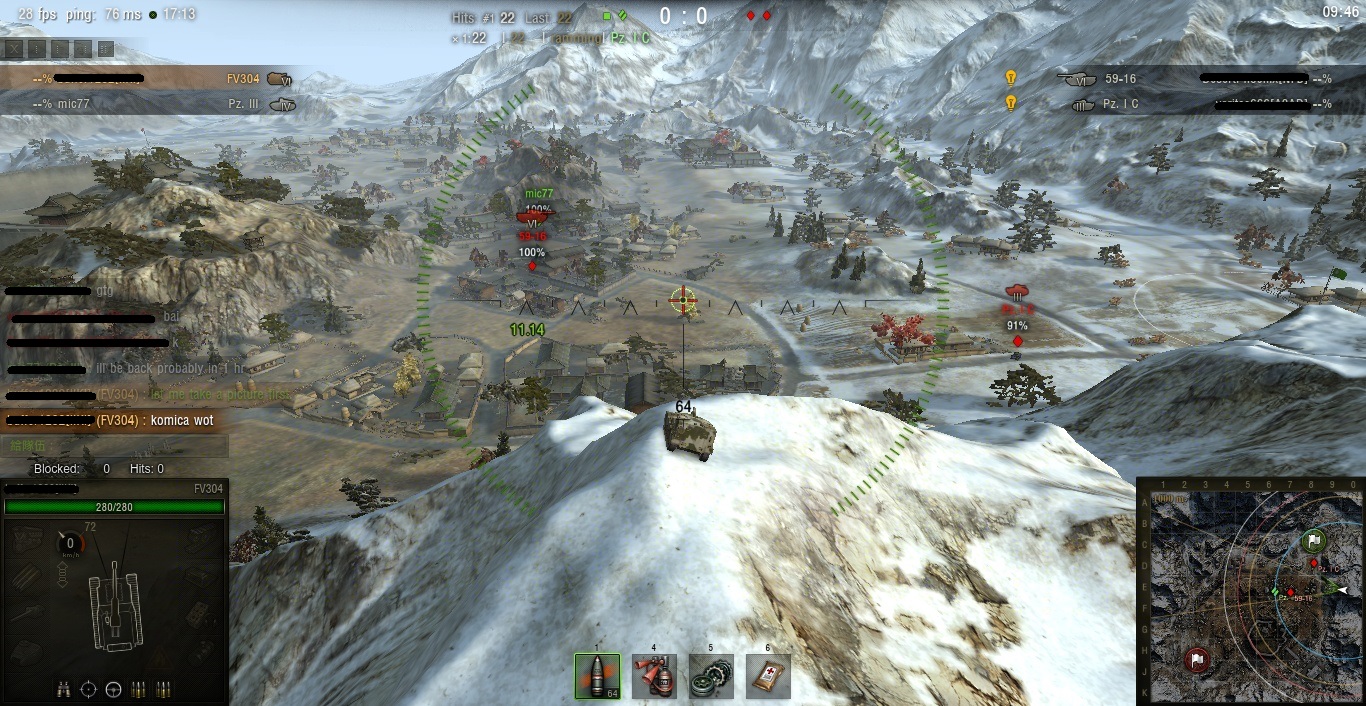Image resolution: width=1366 pixels, height=706 pixels.
Task: Click the crosshair gunner icon
Action: [88, 689]
